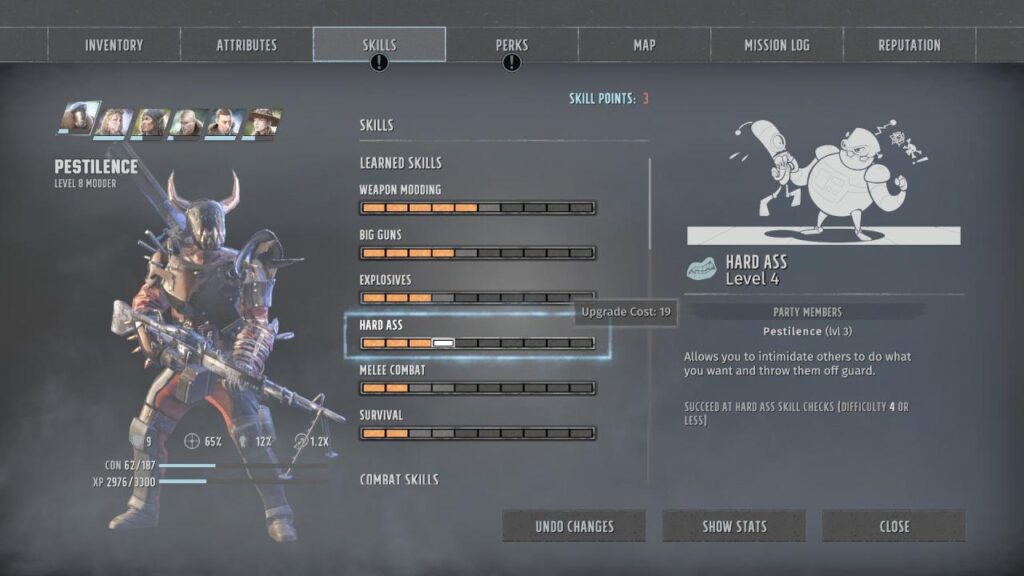
Task: Show character stats with Show Stats
Action: coord(734,526)
